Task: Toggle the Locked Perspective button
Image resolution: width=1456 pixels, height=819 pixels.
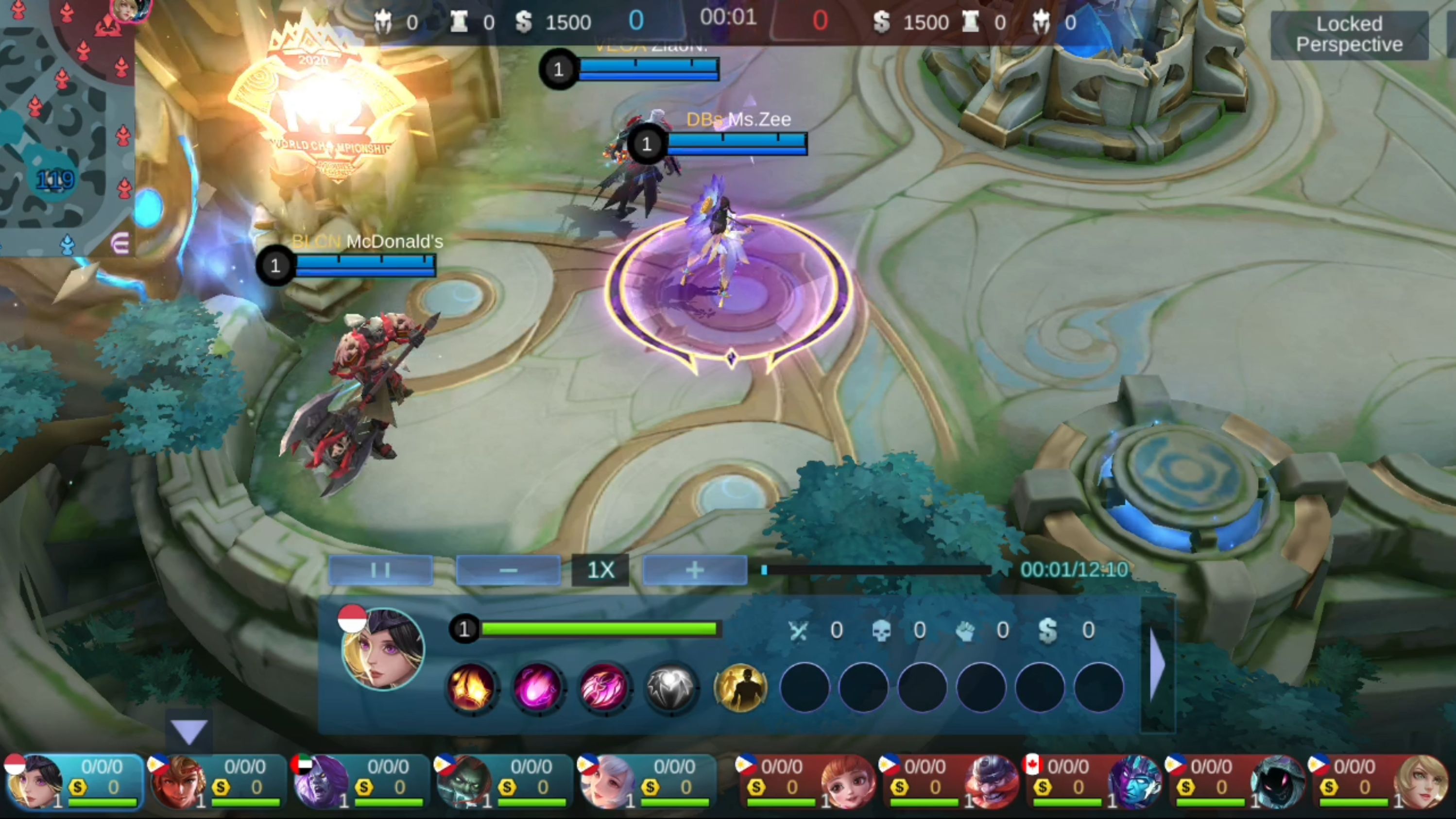Action: [x=1349, y=34]
